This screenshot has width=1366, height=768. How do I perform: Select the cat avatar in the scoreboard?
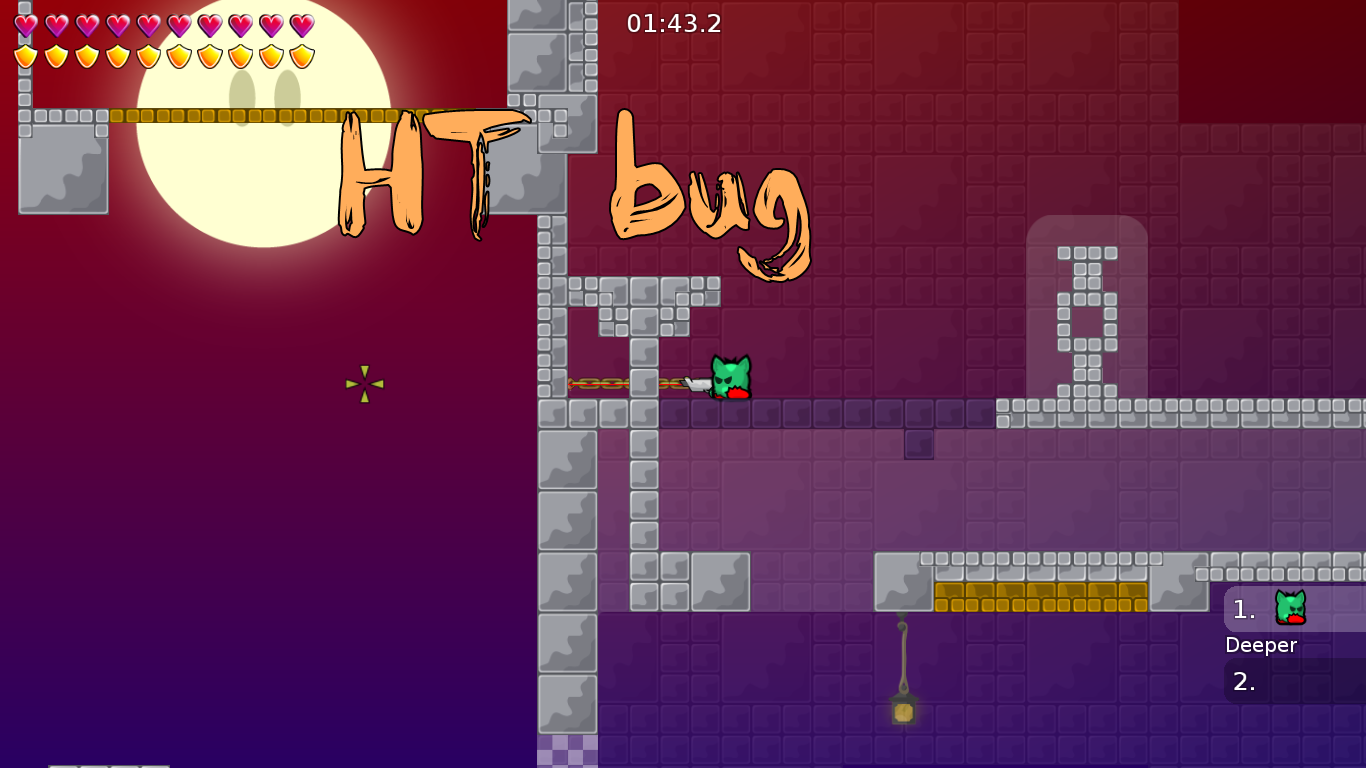(x=1289, y=608)
